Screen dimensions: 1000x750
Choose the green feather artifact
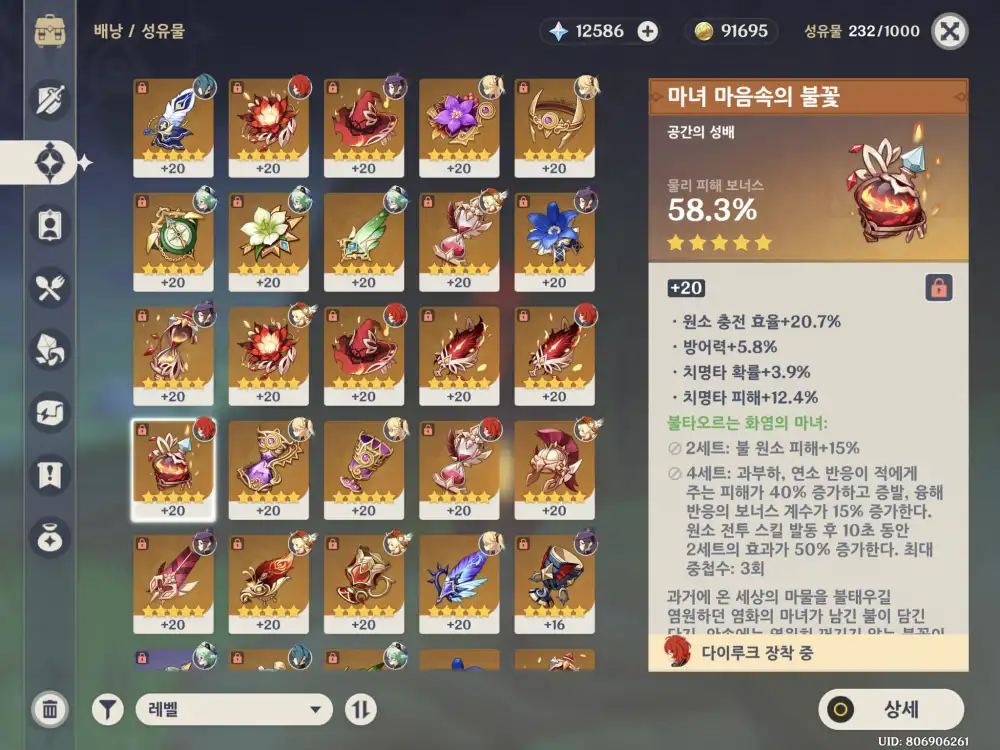pyautogui.click(x=364, y=242)
